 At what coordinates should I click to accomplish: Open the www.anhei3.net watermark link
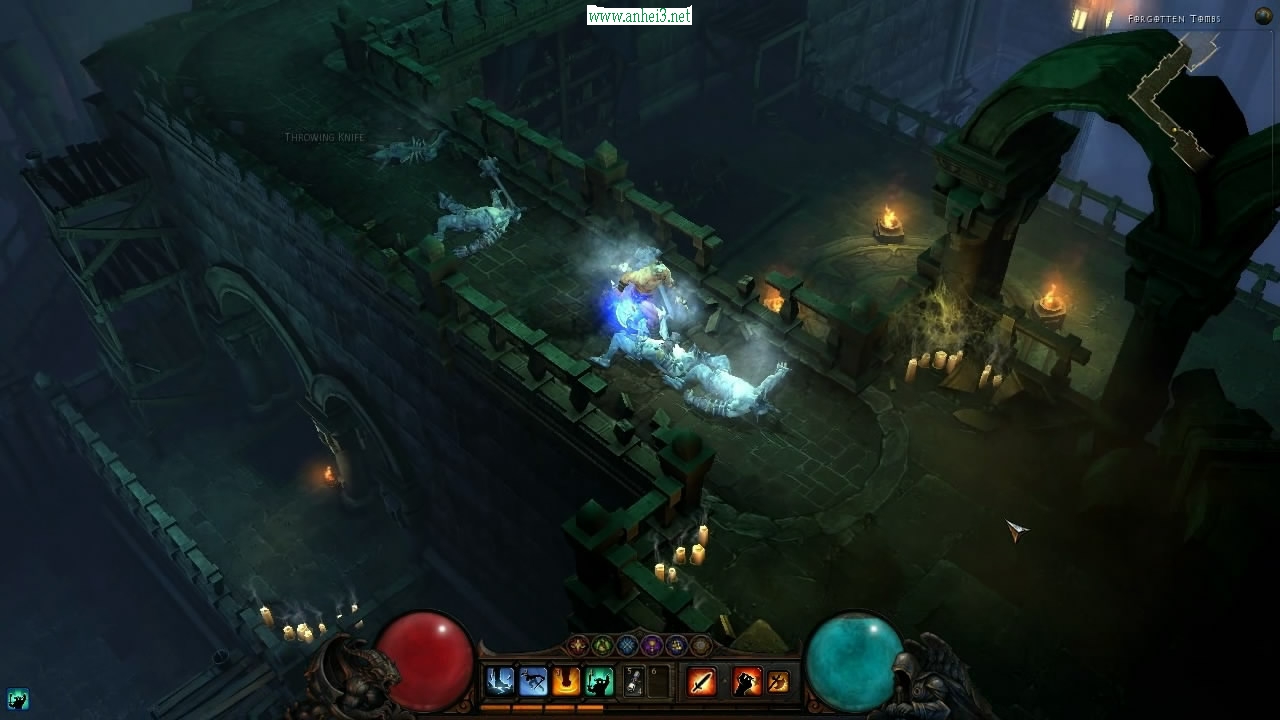(x=639, y=16)
